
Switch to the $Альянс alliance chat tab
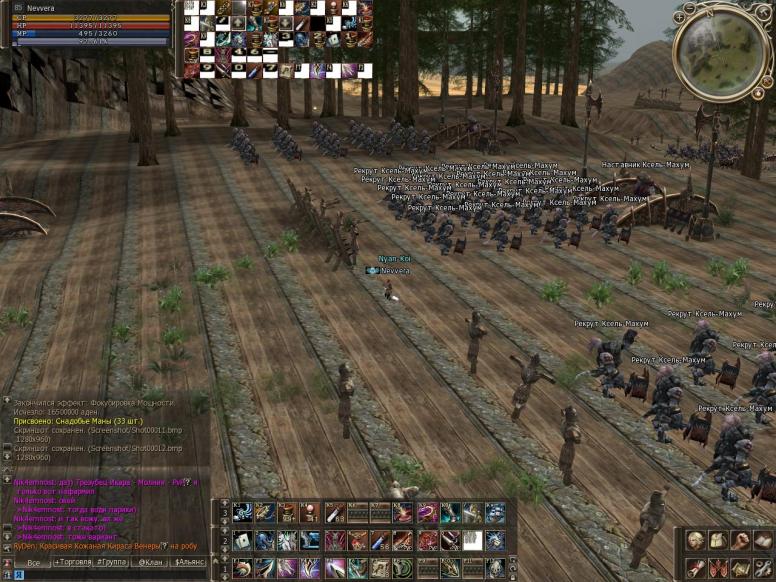click(189, 563)
